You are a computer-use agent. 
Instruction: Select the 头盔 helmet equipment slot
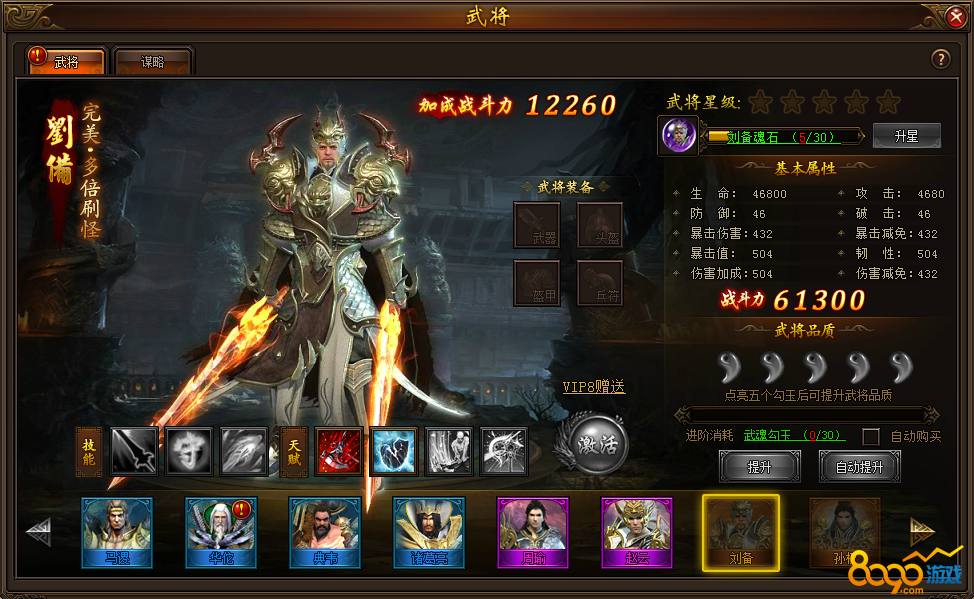pyautogui.click(x=600, y=225)
